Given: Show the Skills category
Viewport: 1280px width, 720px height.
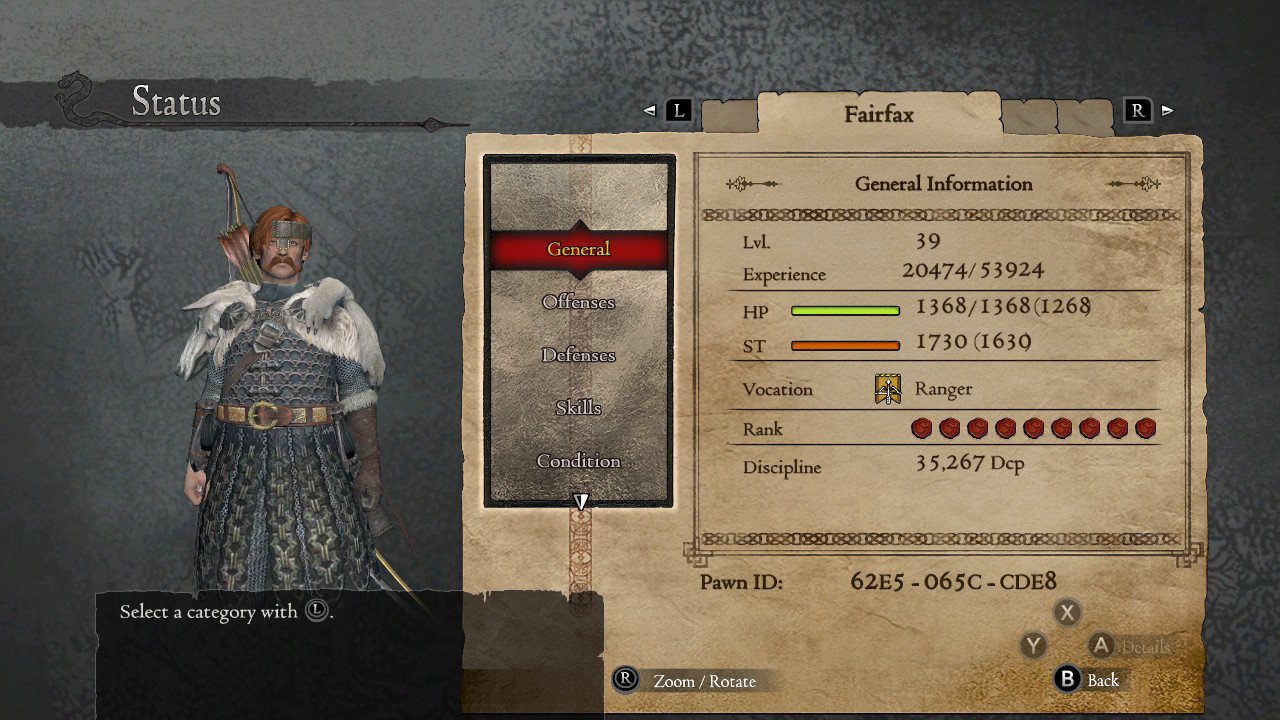Looking at the screenshot, I should pyautogui.click(x=578, y=408).
